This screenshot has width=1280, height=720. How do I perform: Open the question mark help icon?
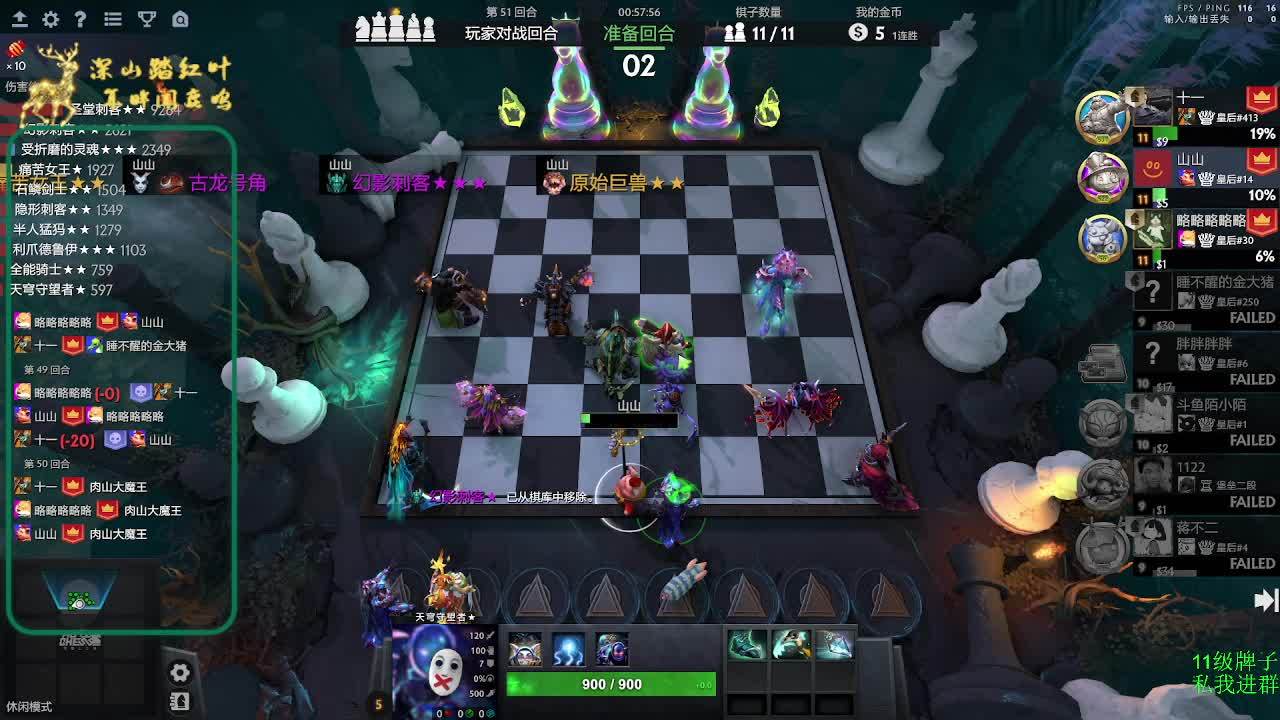(80, 19)
